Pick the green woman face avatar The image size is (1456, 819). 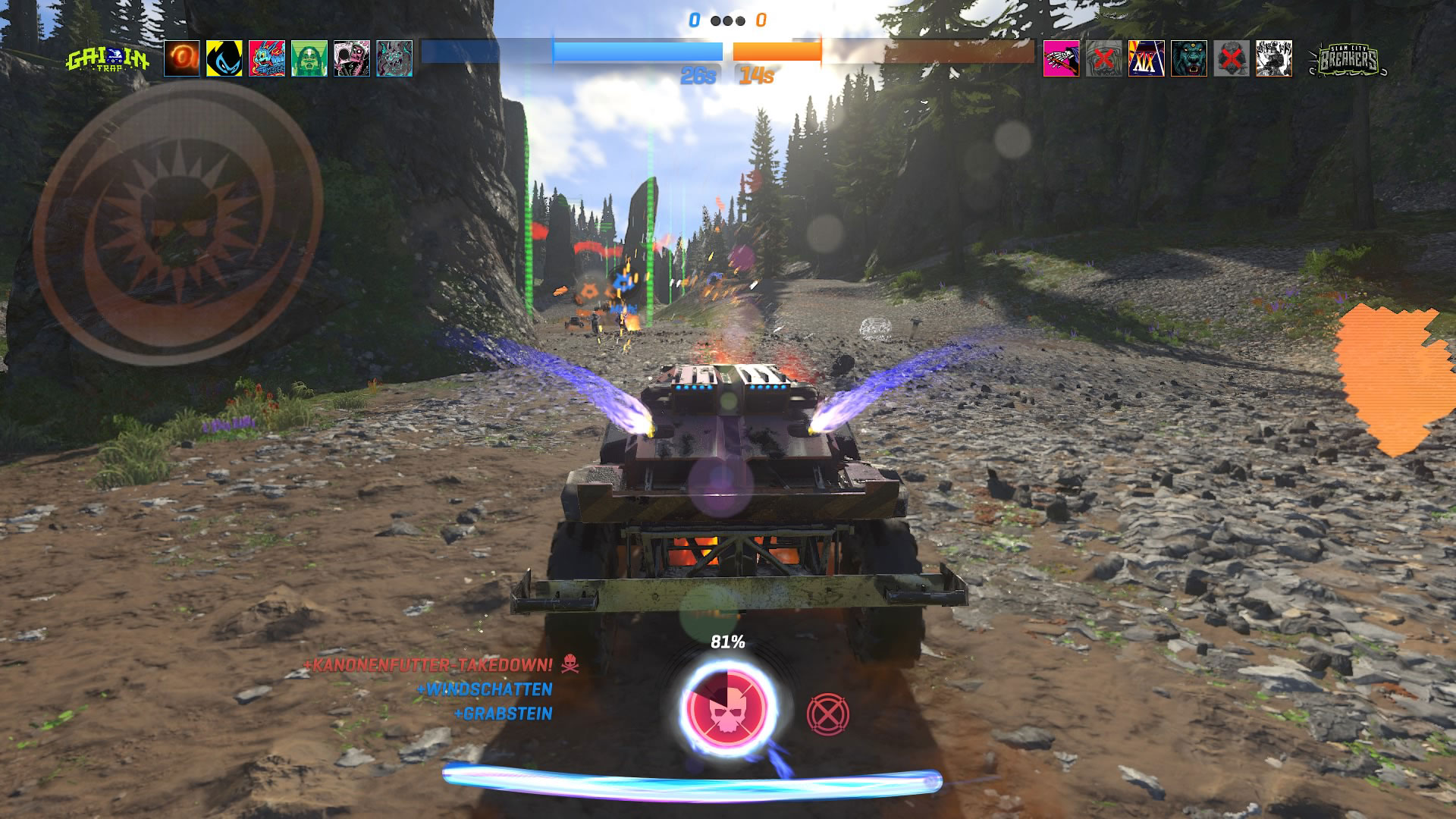pyautogui.click(x=309, y=58)
